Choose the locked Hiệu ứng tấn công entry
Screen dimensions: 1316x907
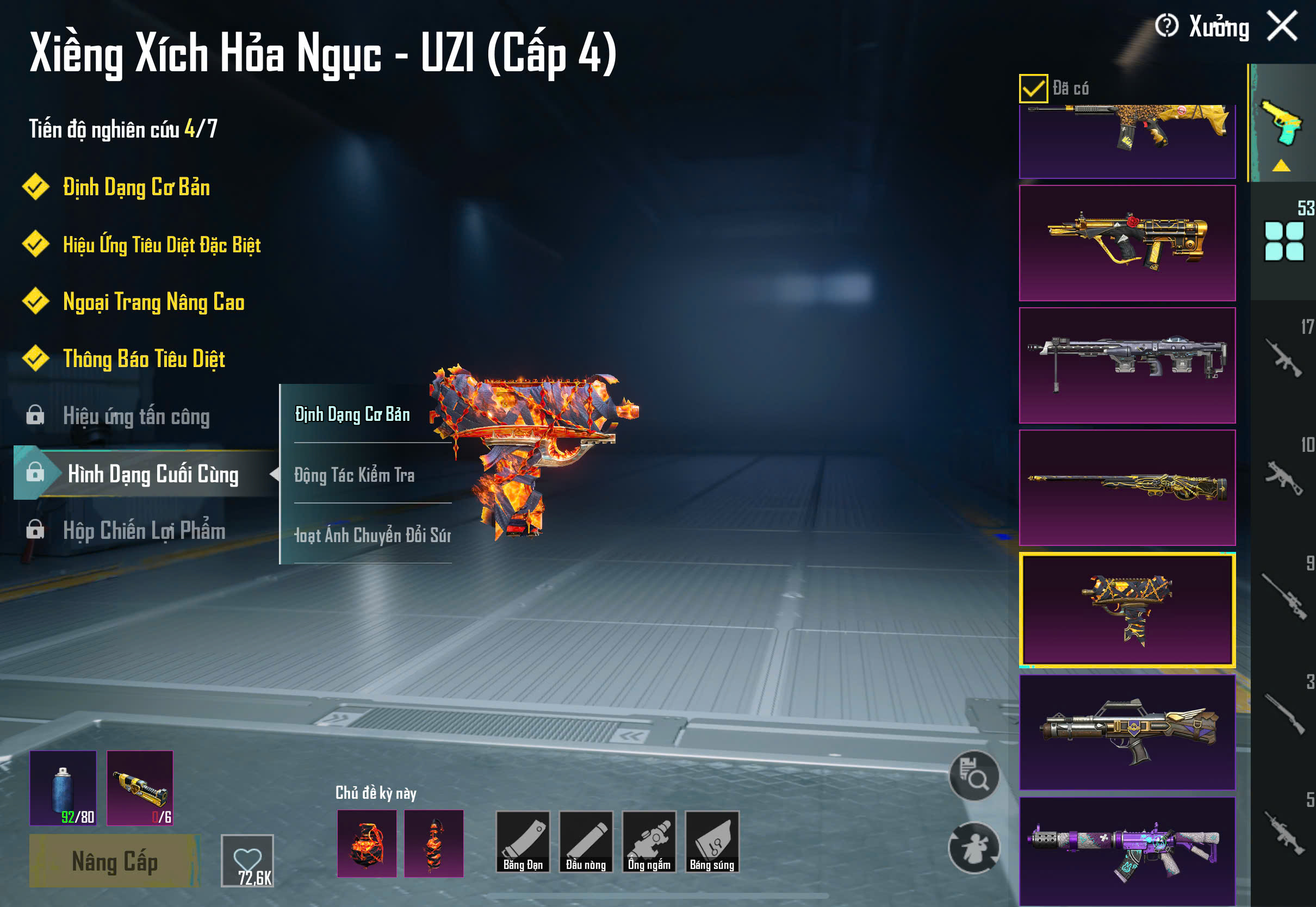pos(136,416)
